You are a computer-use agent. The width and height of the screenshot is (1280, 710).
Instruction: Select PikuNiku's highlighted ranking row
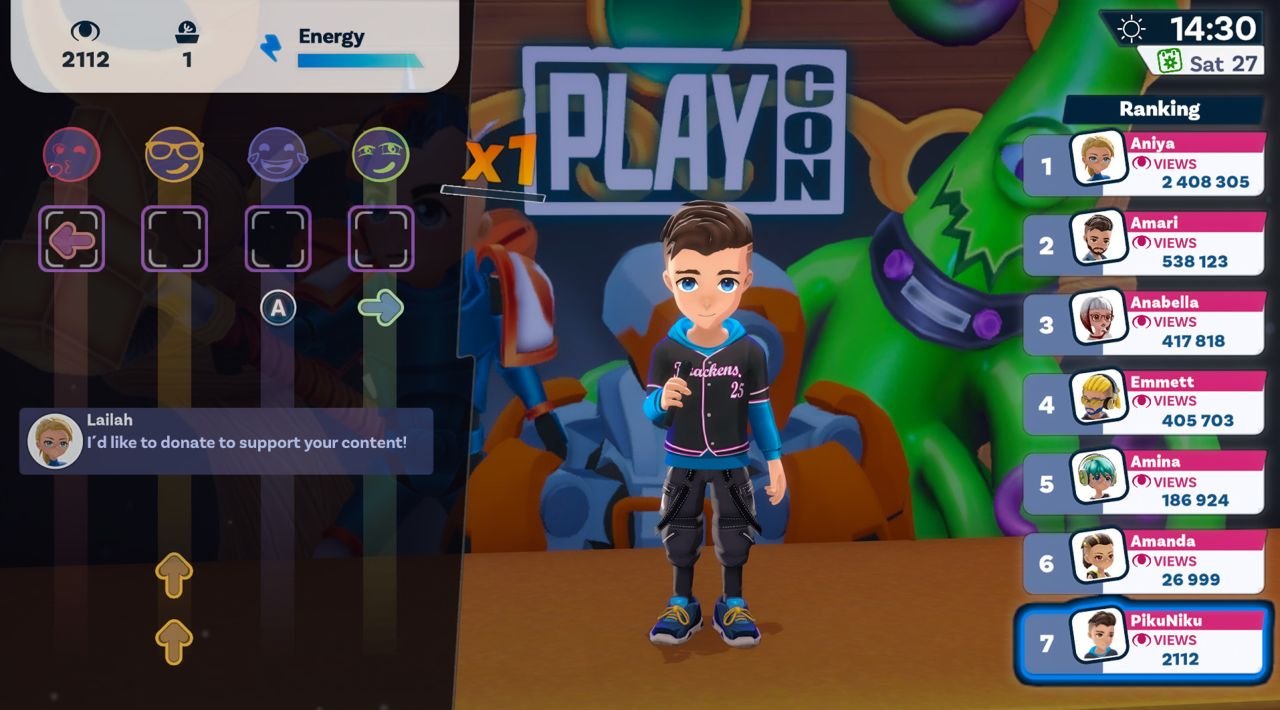click(x=1144, y=640)
